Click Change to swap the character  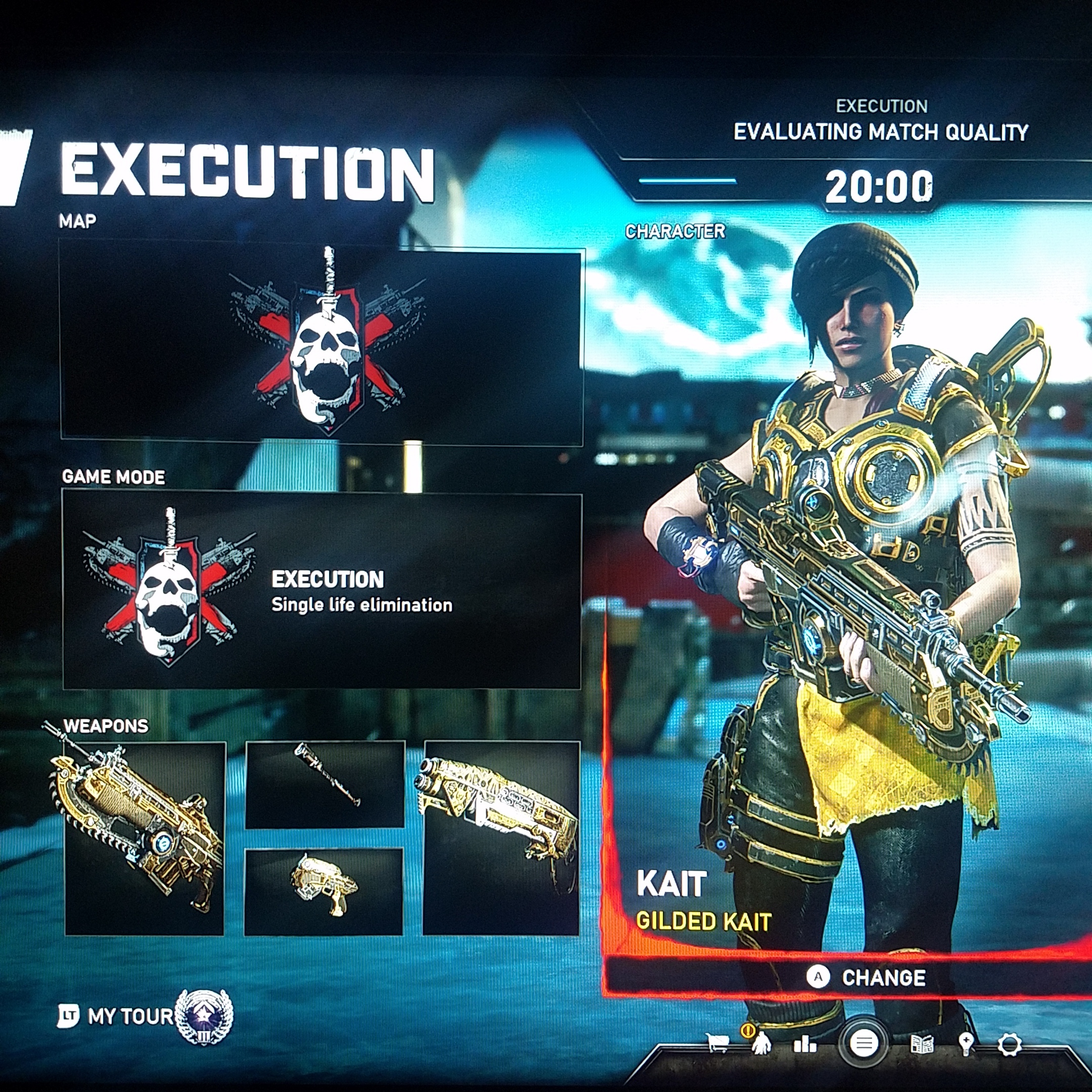point(868,977)
